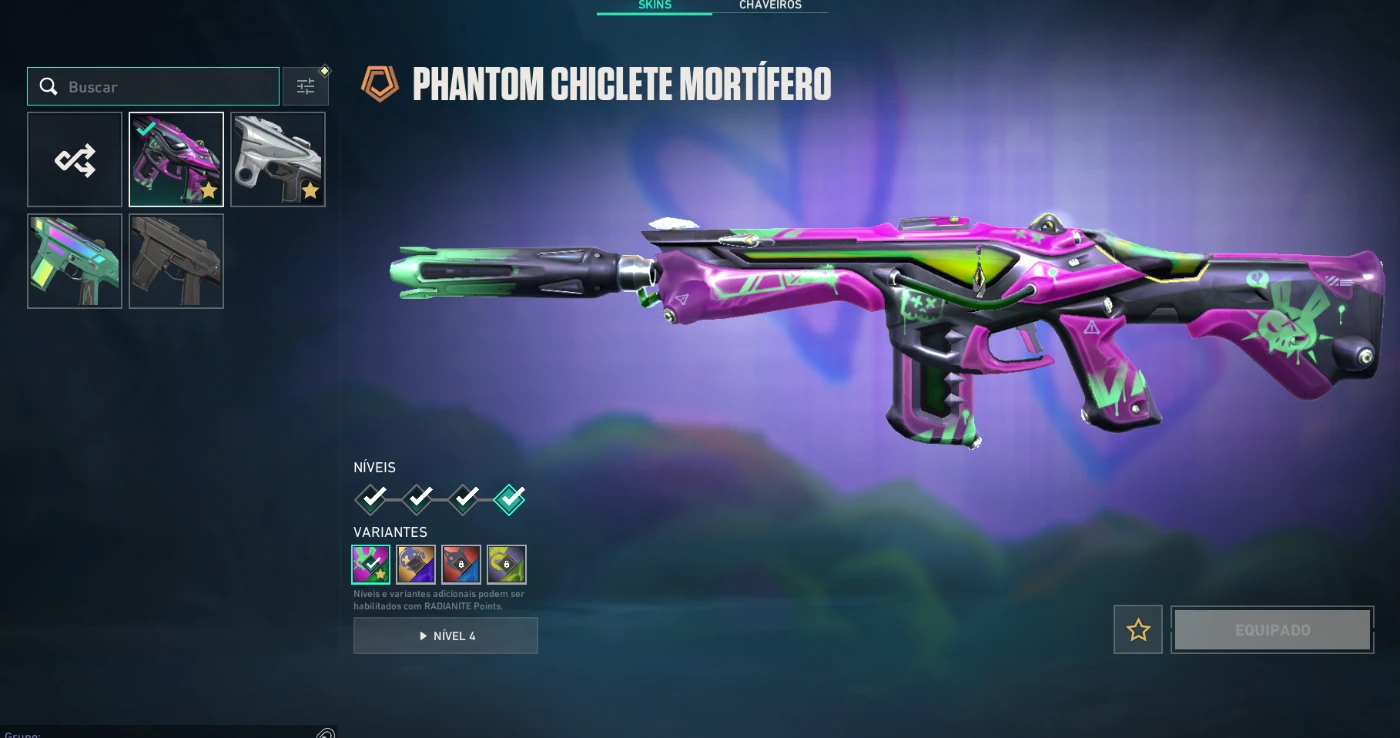Click the Equipado button
This screenshot has height=738, width=1400.
(1272, 630)
